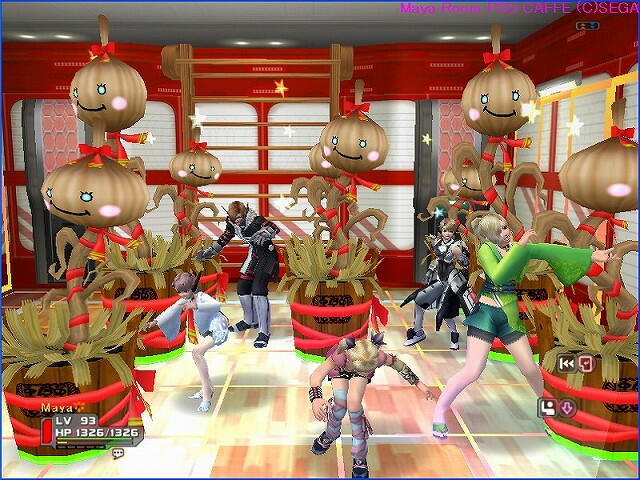Click the double-arrow skip-back icon
This screenshot has height=480, width=640.
[x=567, y=363]
